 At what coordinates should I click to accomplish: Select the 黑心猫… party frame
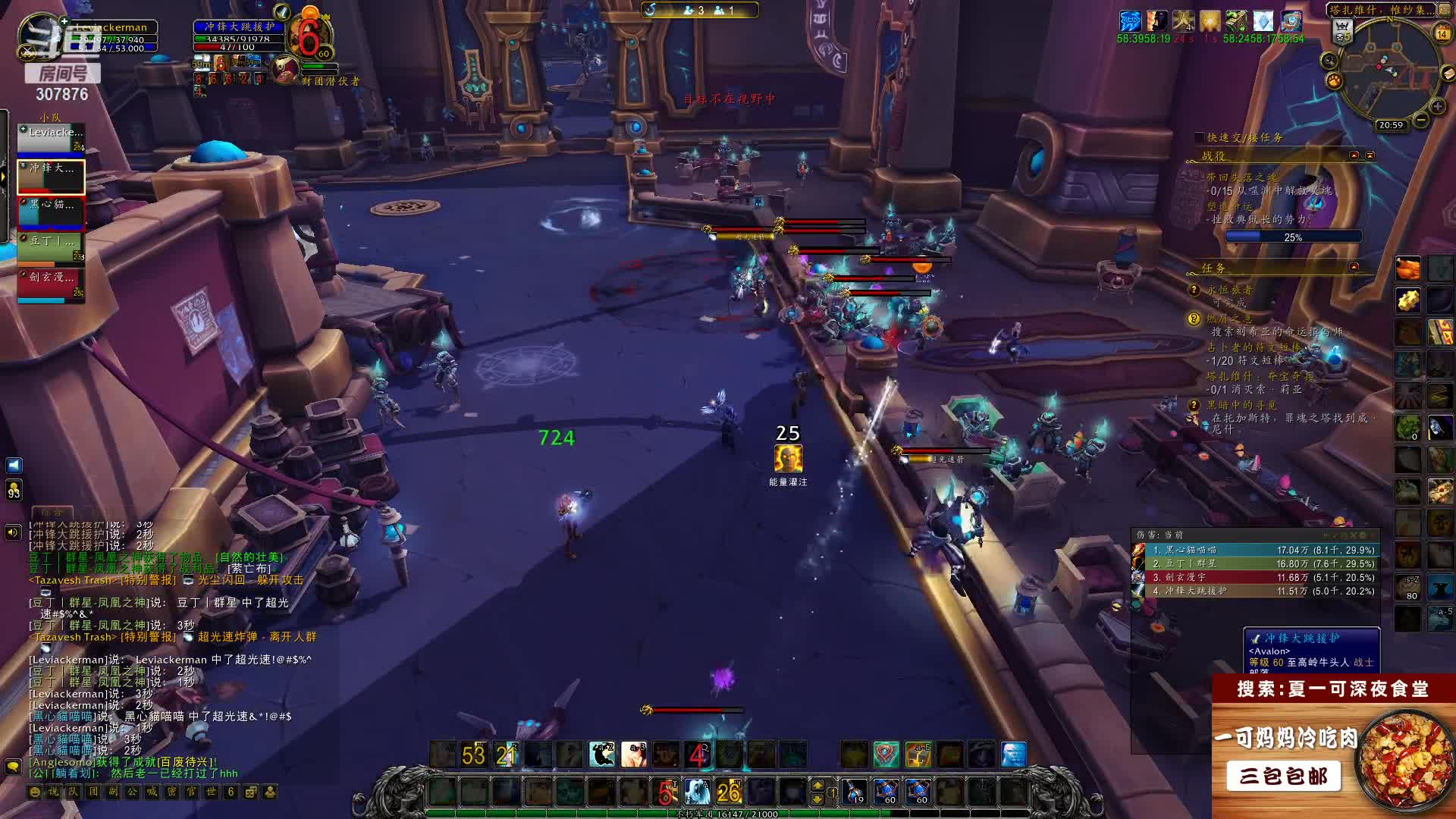tap(51, 212)
